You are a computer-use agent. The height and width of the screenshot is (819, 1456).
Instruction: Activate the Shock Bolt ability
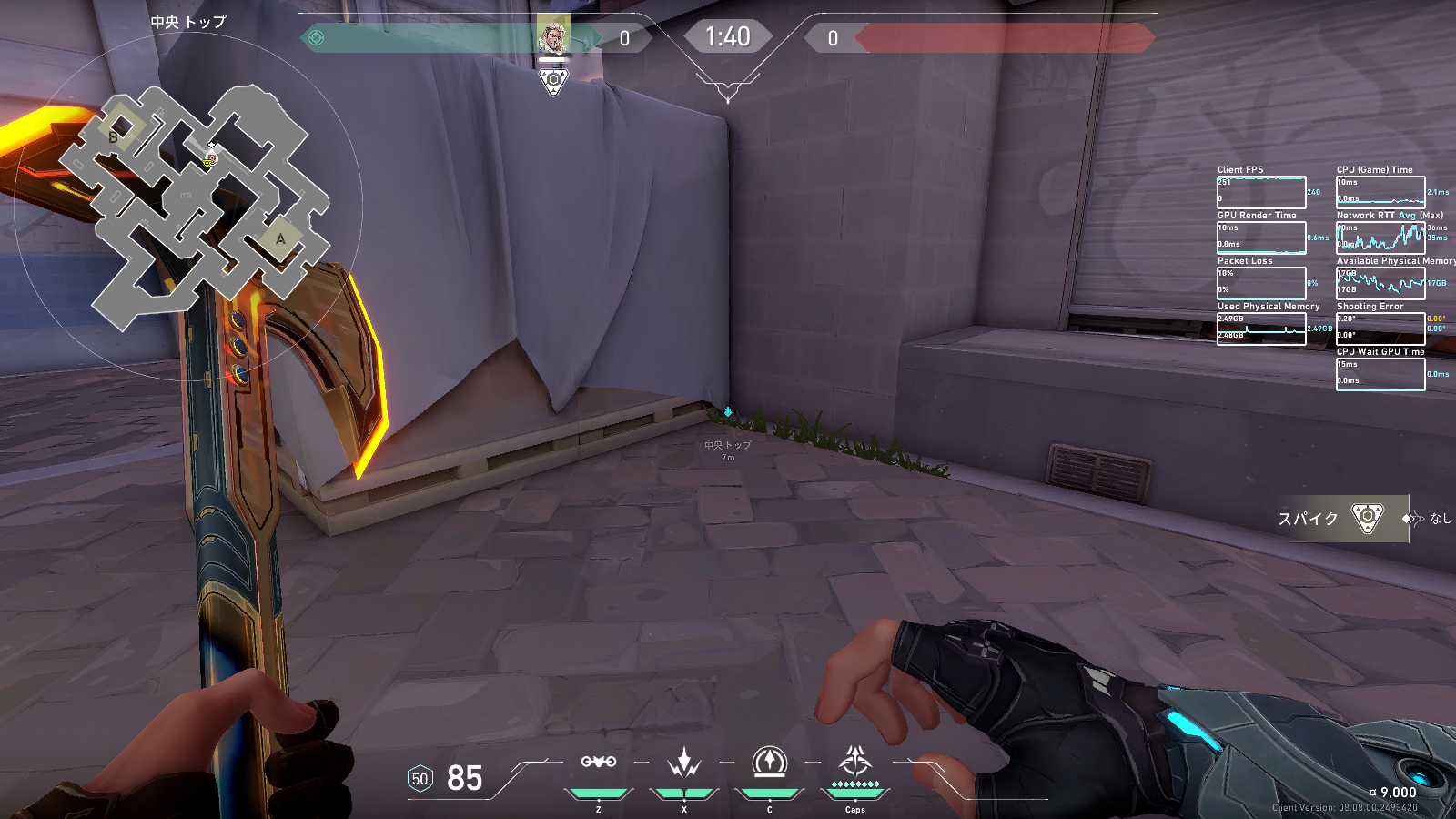coord(683,763)
